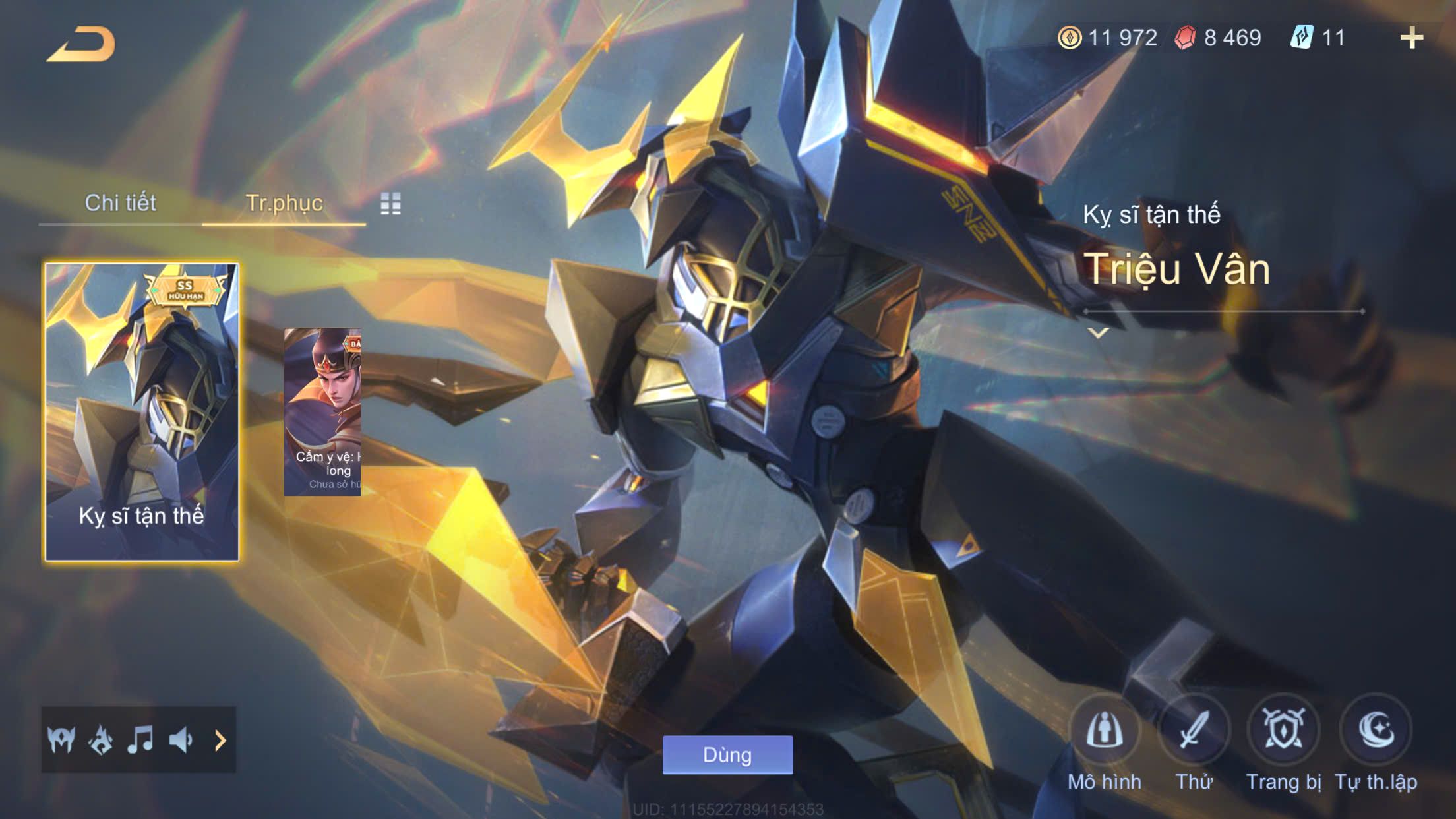
Task: Switch to the Chi tiết tab
Action: click(x=120, y=203)
